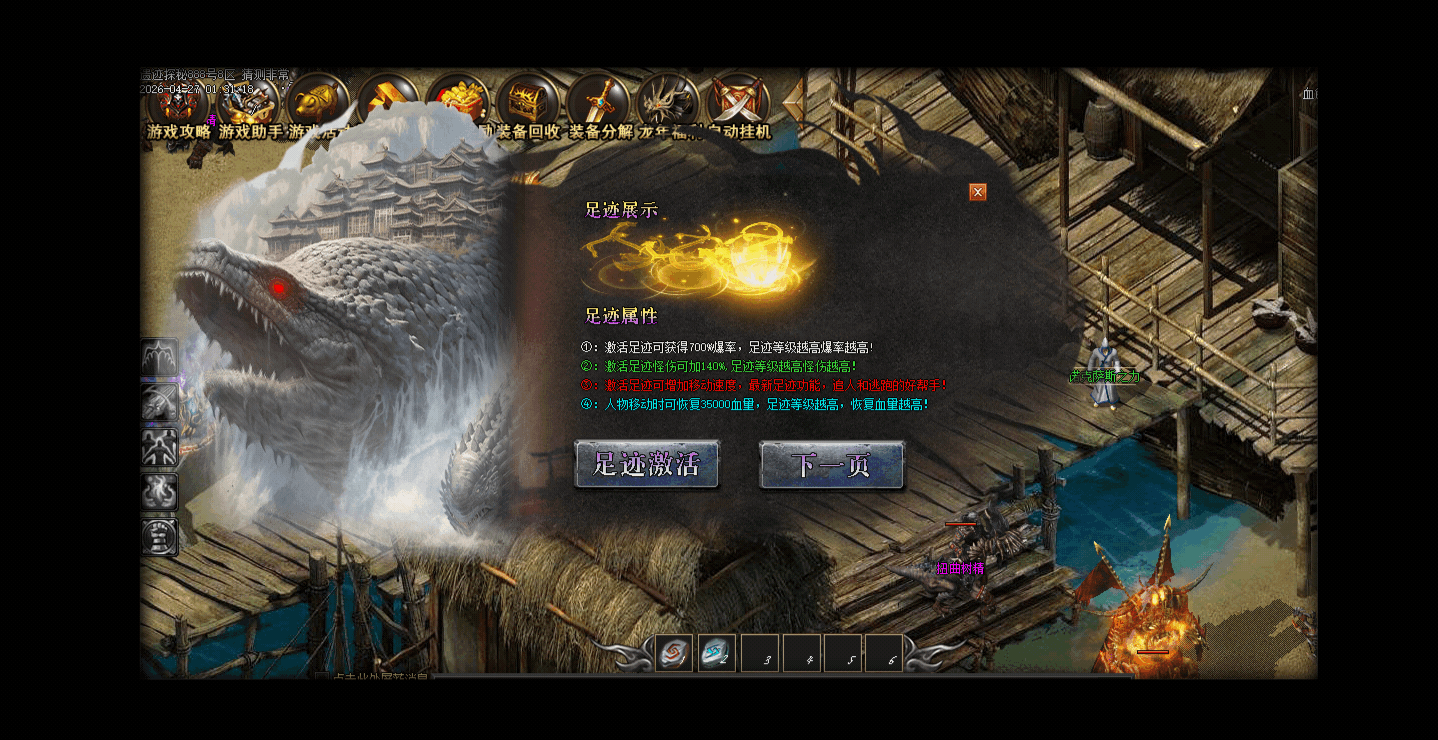
Task: Collapse the top menu with the gold arrow
Action: (795, 100)
